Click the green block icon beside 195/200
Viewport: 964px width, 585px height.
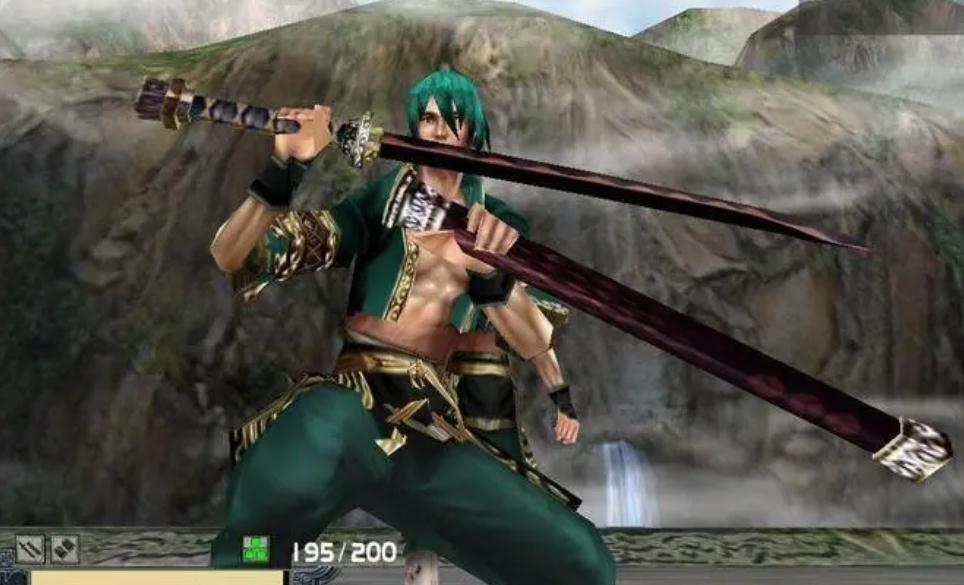tap(256, 549)
